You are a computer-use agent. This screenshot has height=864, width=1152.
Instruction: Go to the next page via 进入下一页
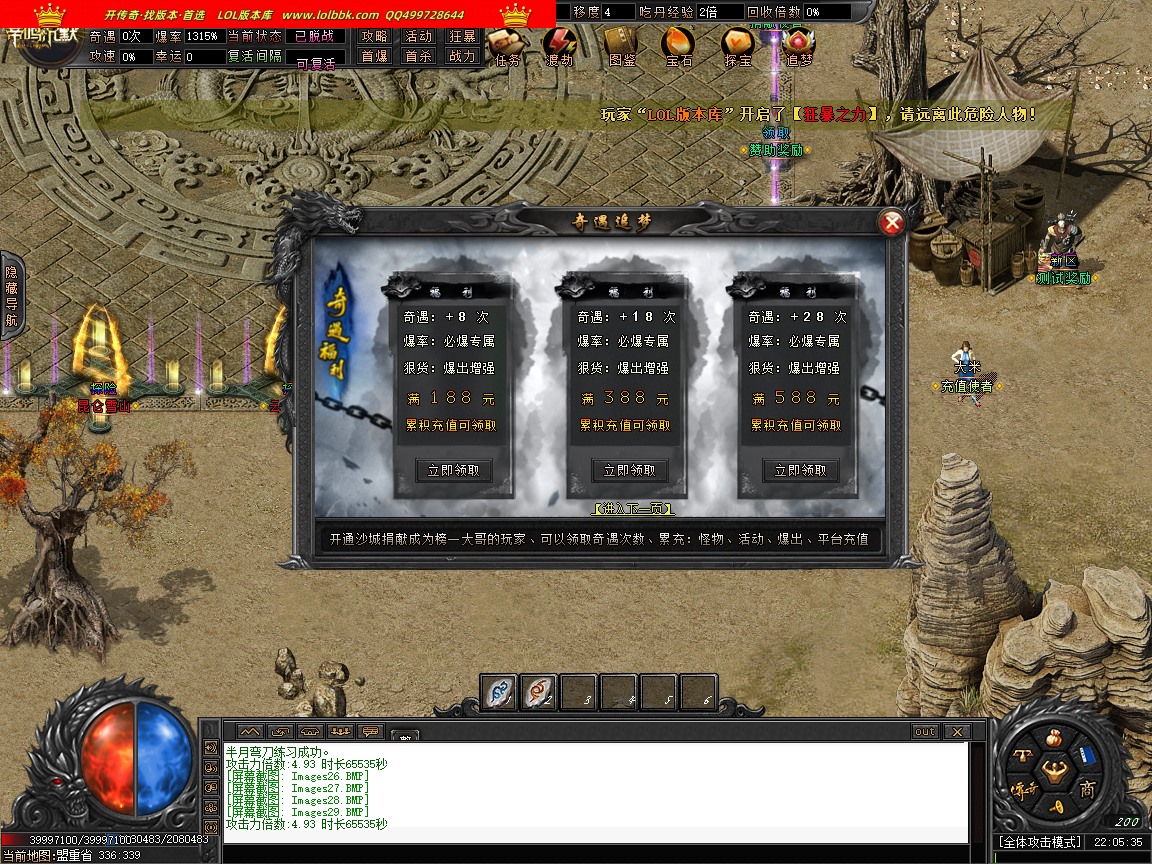pos(634,509)
